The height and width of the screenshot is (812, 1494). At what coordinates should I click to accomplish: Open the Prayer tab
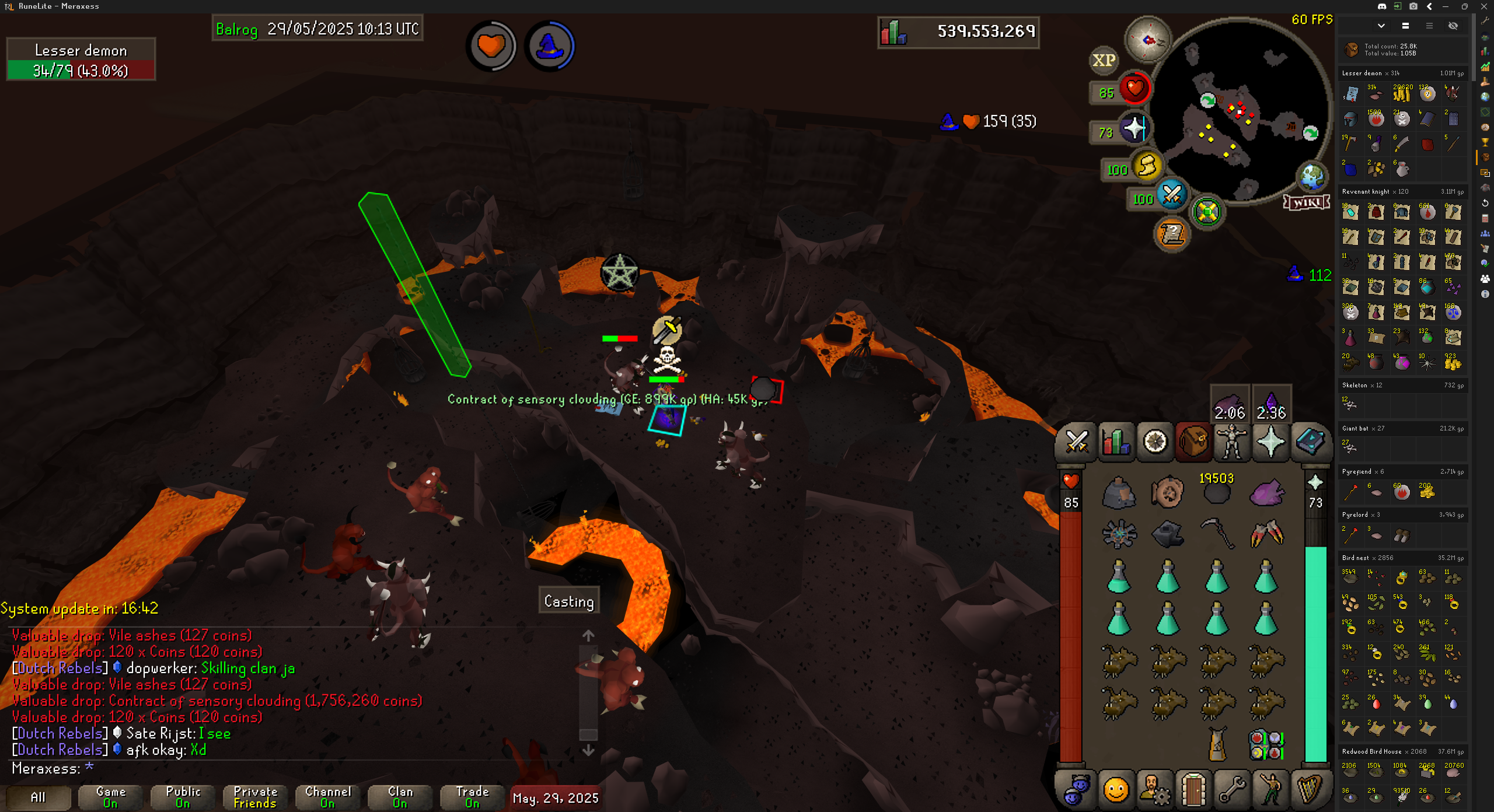(1270, 442)
